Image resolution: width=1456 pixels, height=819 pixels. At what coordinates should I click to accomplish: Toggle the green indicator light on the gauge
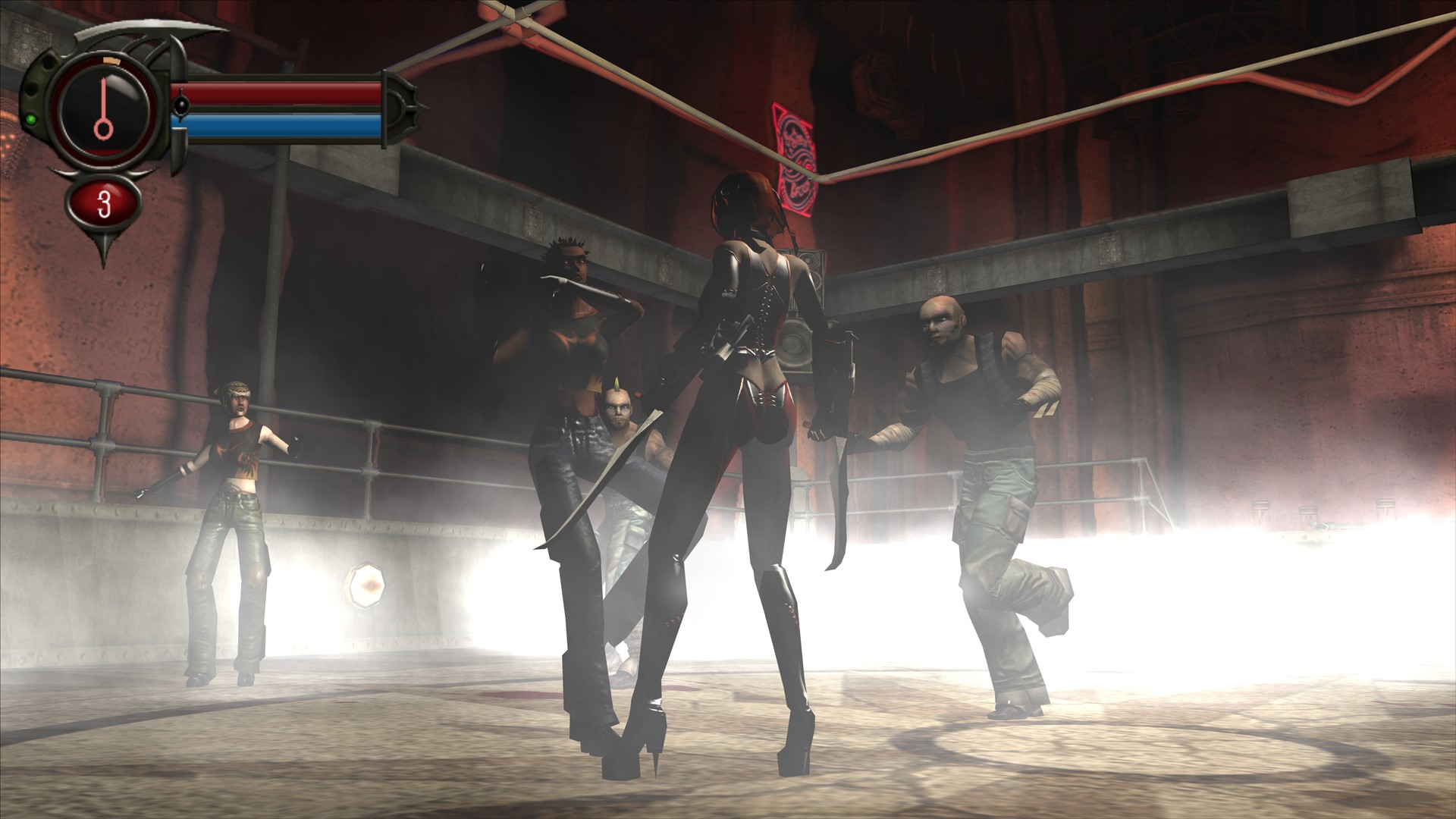[31, 121]
